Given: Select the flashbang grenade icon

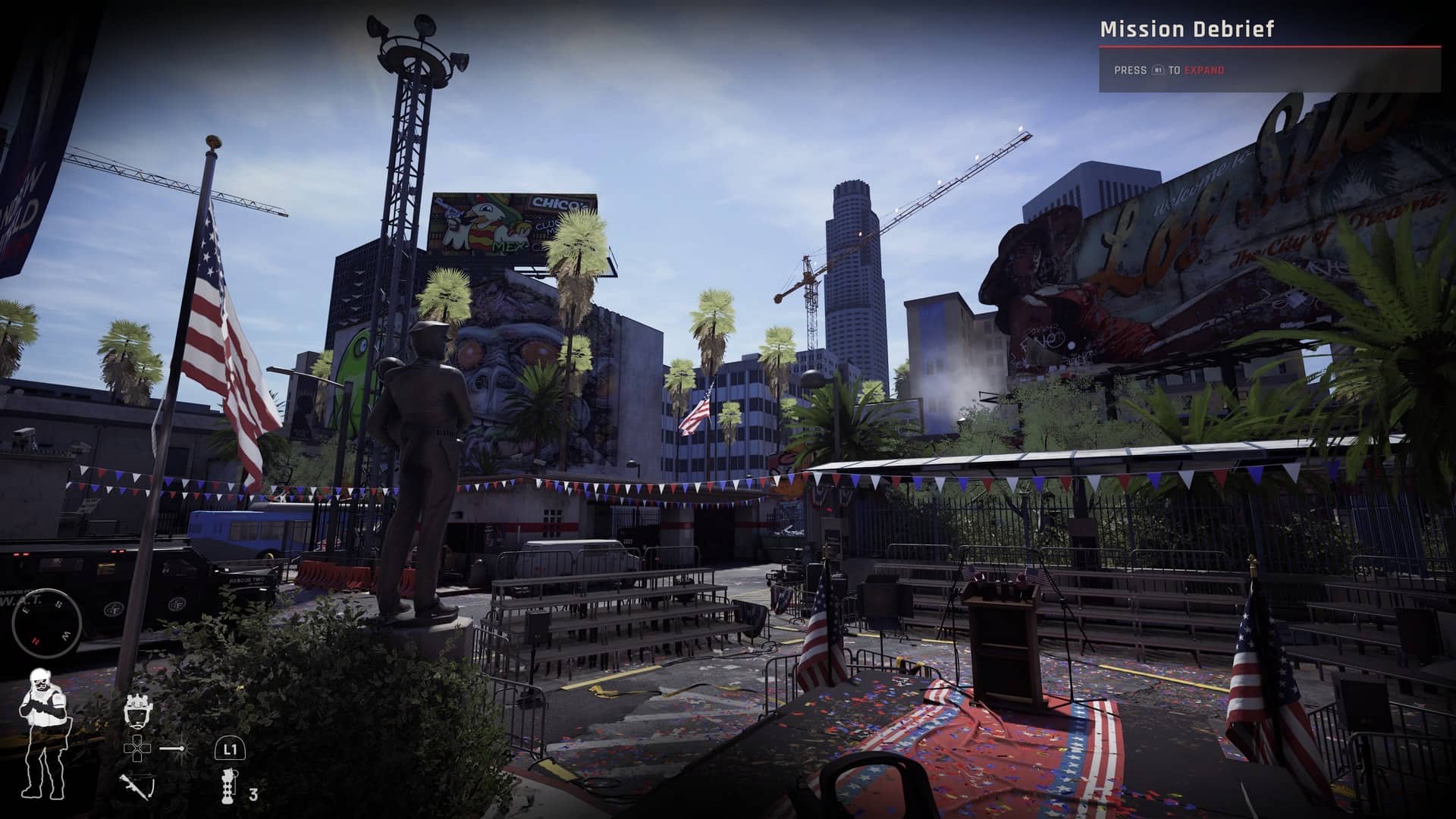Looking at the screenshot, I should click(229, 786).
